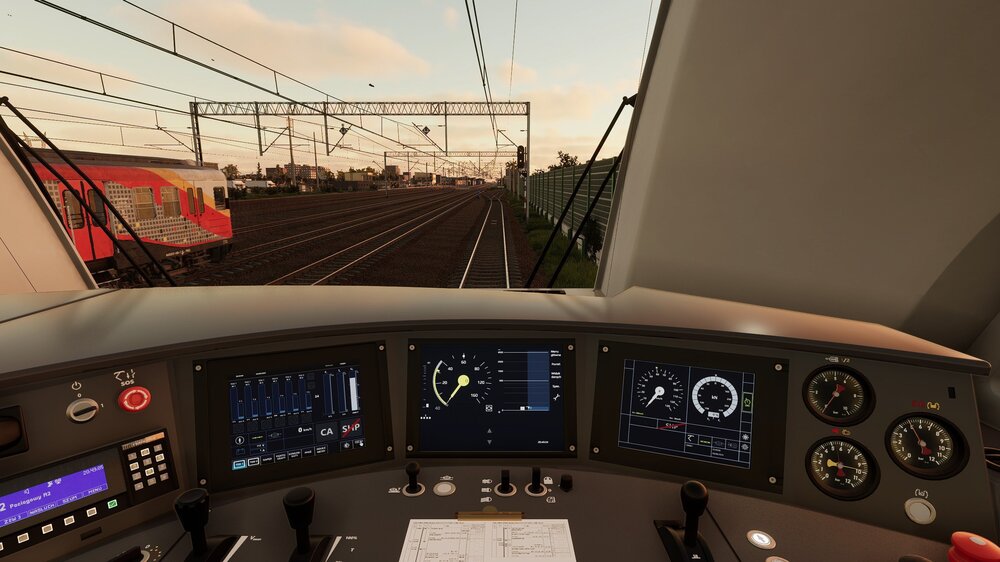Open the paper timetable on the desk

point(487,540)
